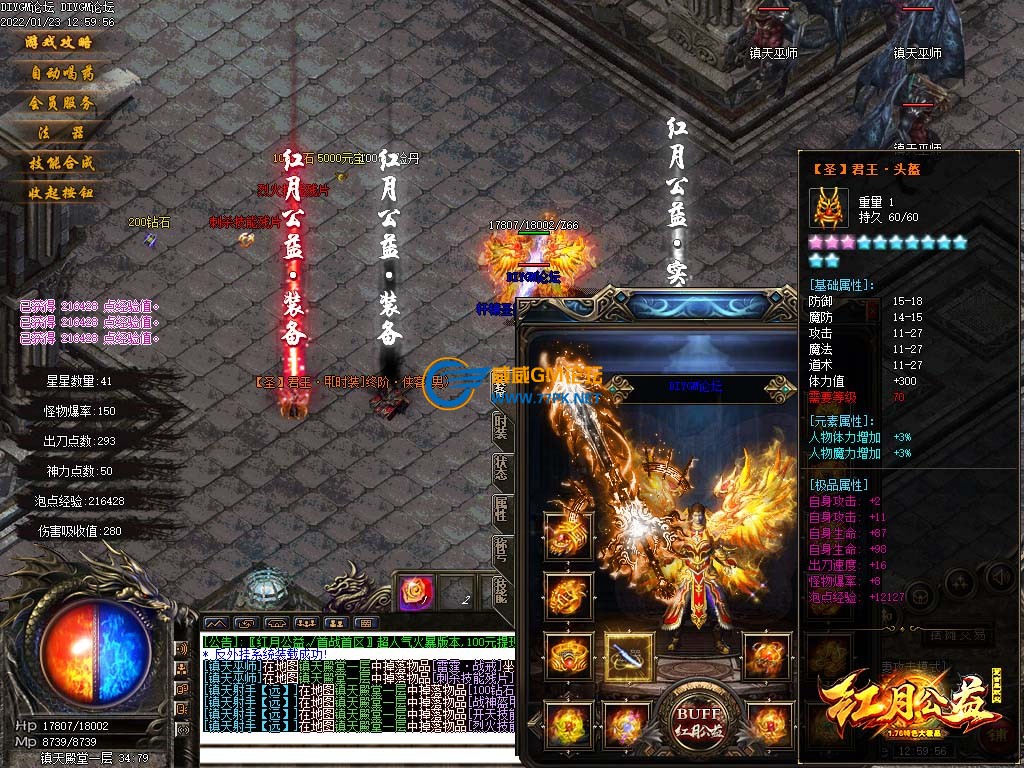Screen dimensions: 1024x768
Task: Open the 会员服务 member services menu
Action: [61, 103]
